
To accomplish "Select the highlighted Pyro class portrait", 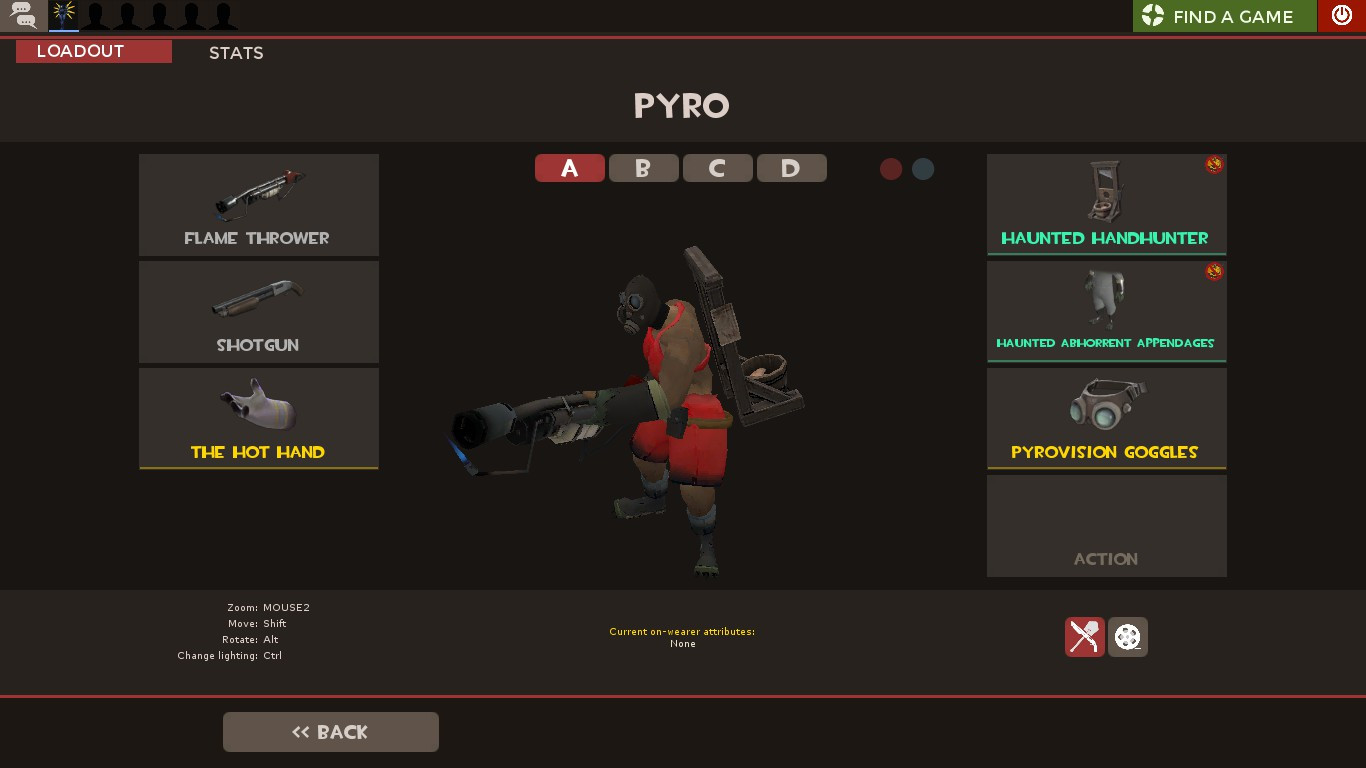I will (63, 15).
